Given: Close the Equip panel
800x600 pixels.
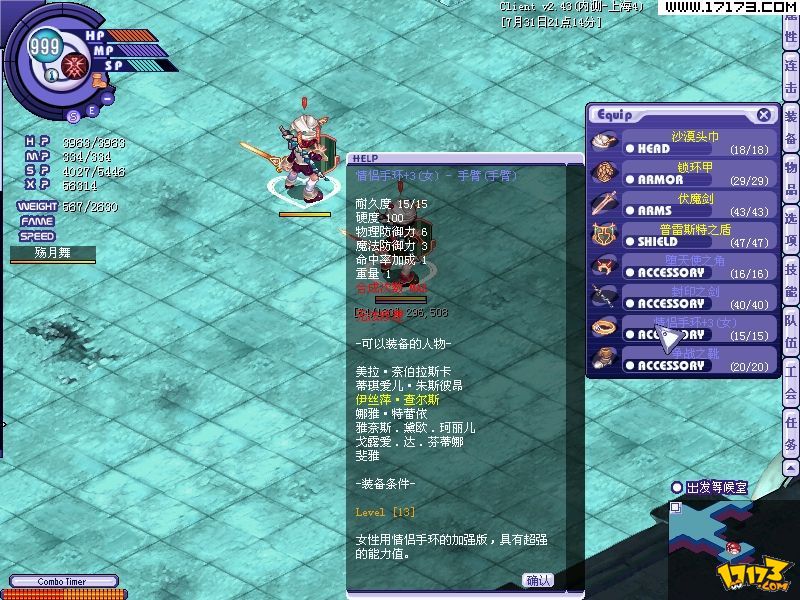Looking at the screenshot, I should coord(764,115).
